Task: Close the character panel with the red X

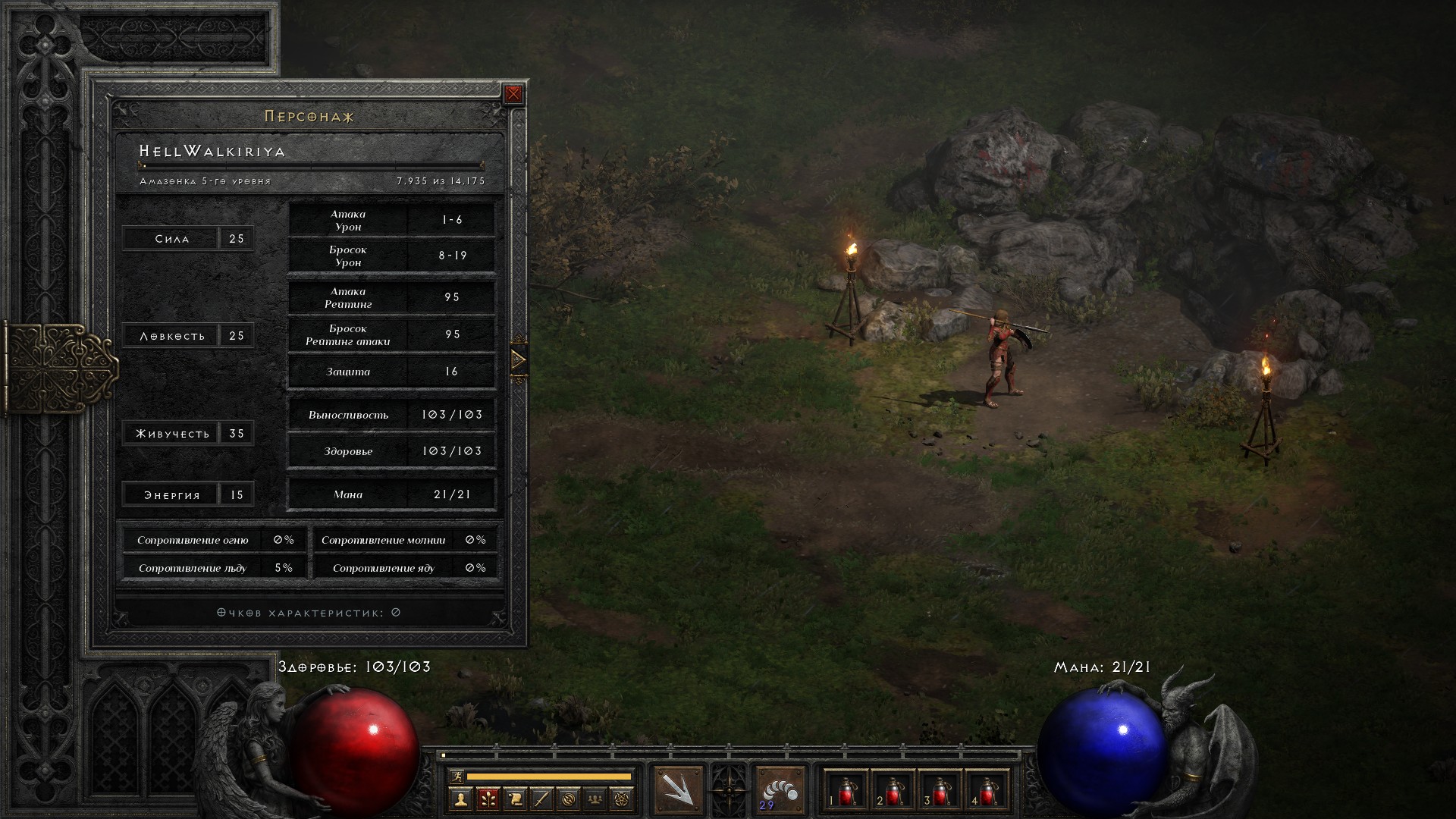Action: tap(513, 94)
